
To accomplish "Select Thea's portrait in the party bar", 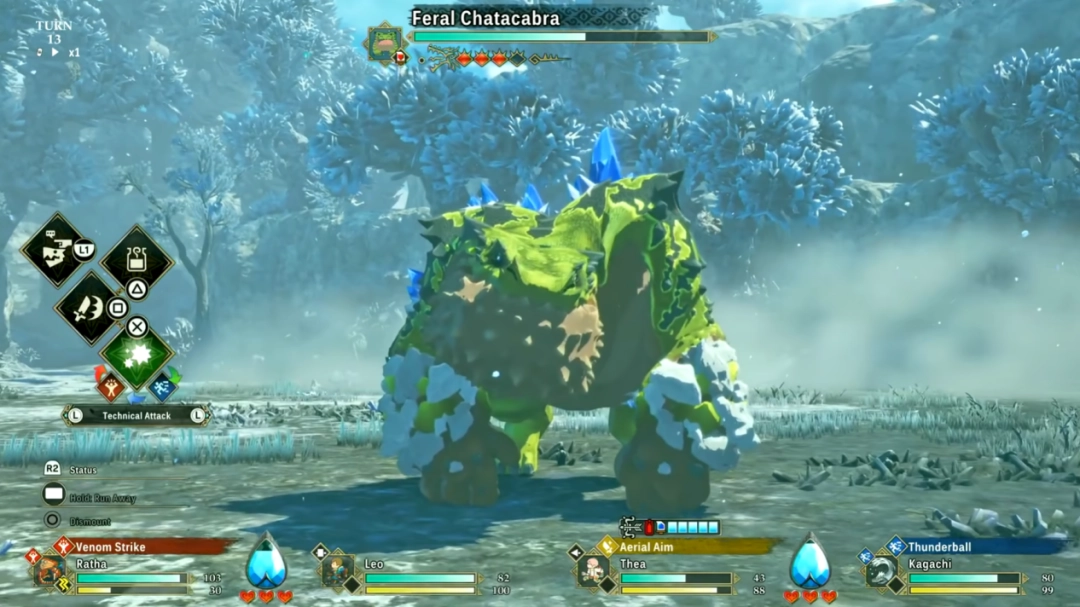I will coord(594,570).
